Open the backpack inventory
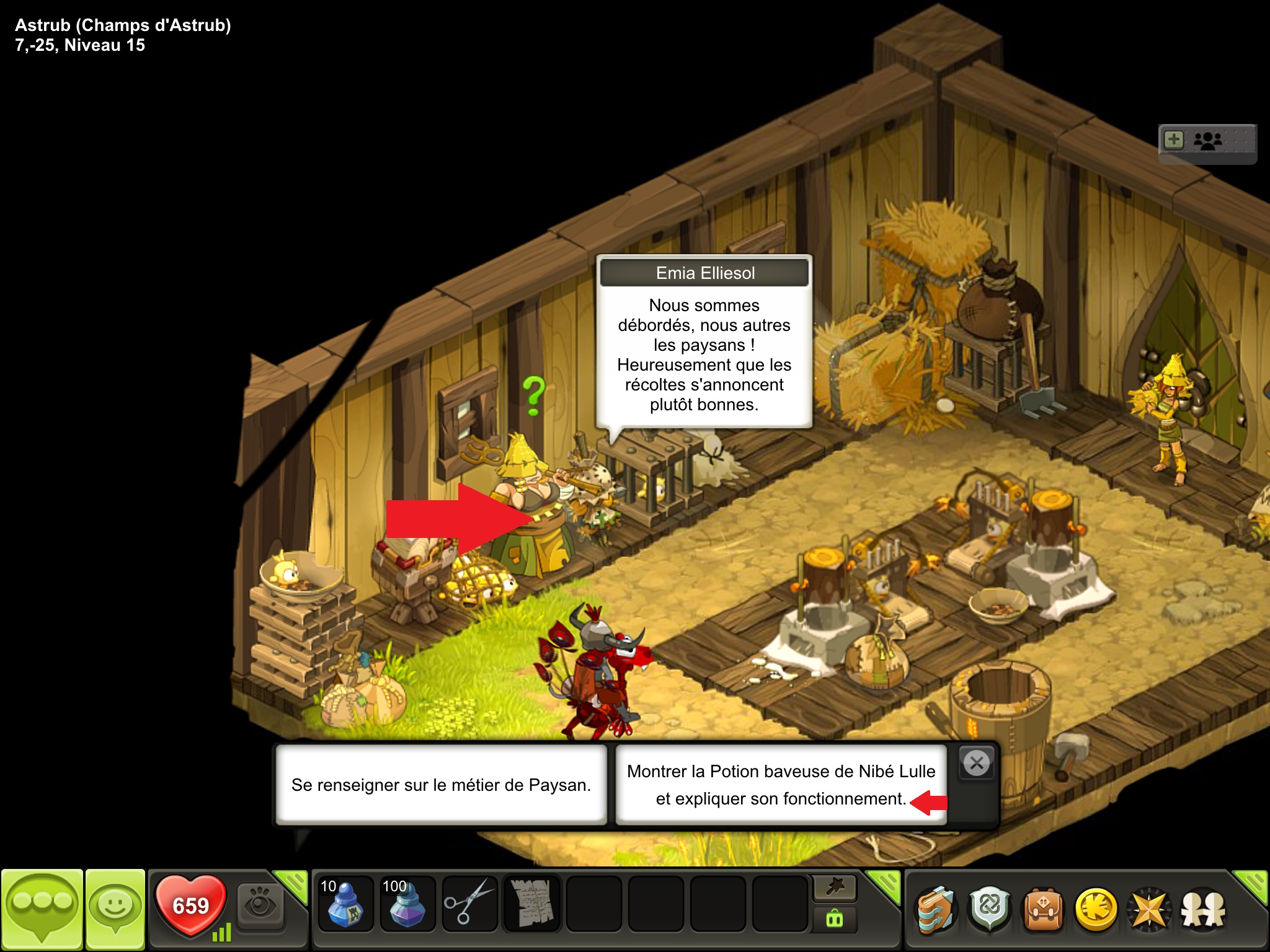This screenshot has width=1270, height=952. (x=1043, y=910)
